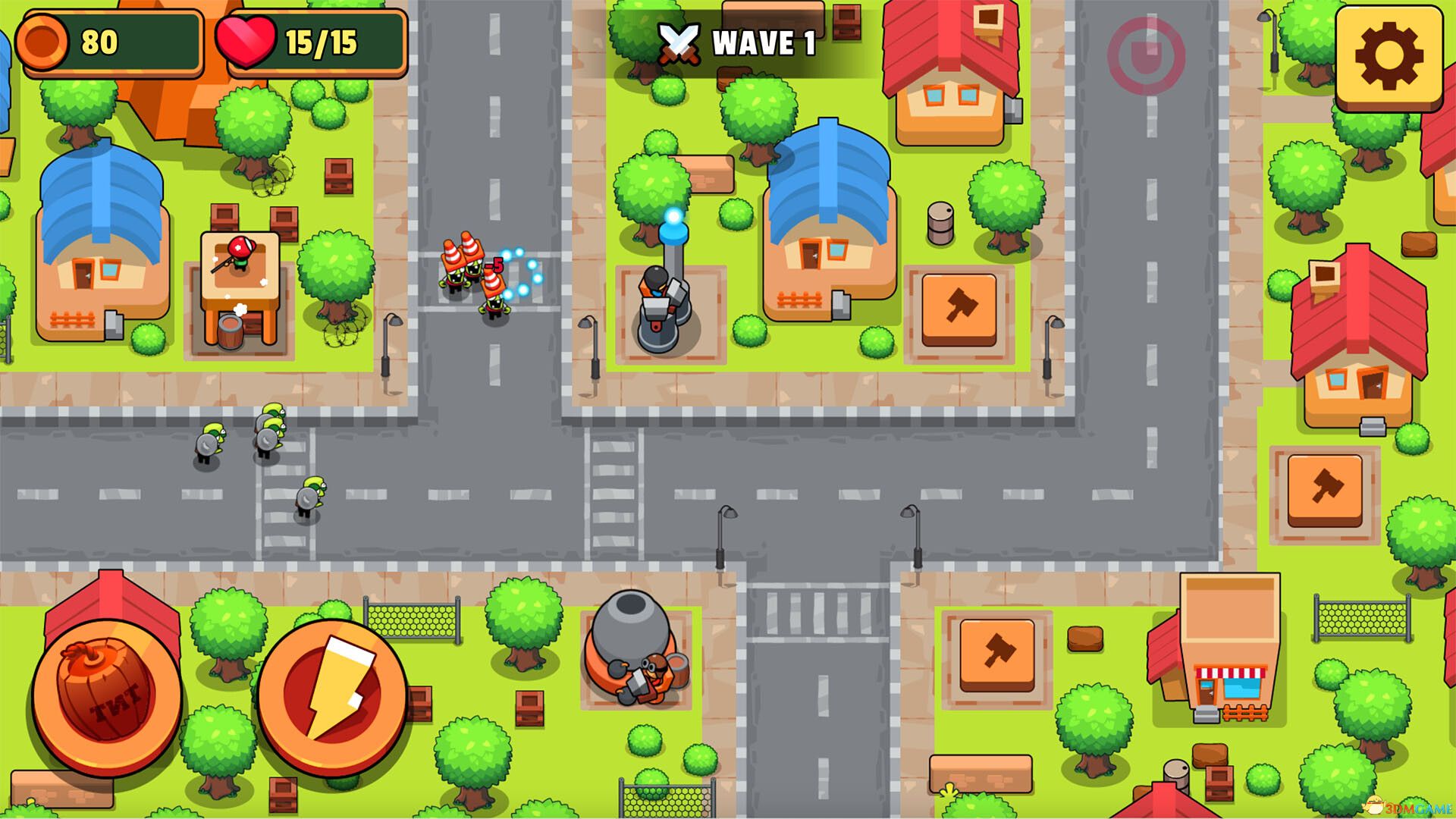Open the settings gear menu
Viewport: 1456px width, 819px height.
pyautogui.click(x=1389, y=57)
